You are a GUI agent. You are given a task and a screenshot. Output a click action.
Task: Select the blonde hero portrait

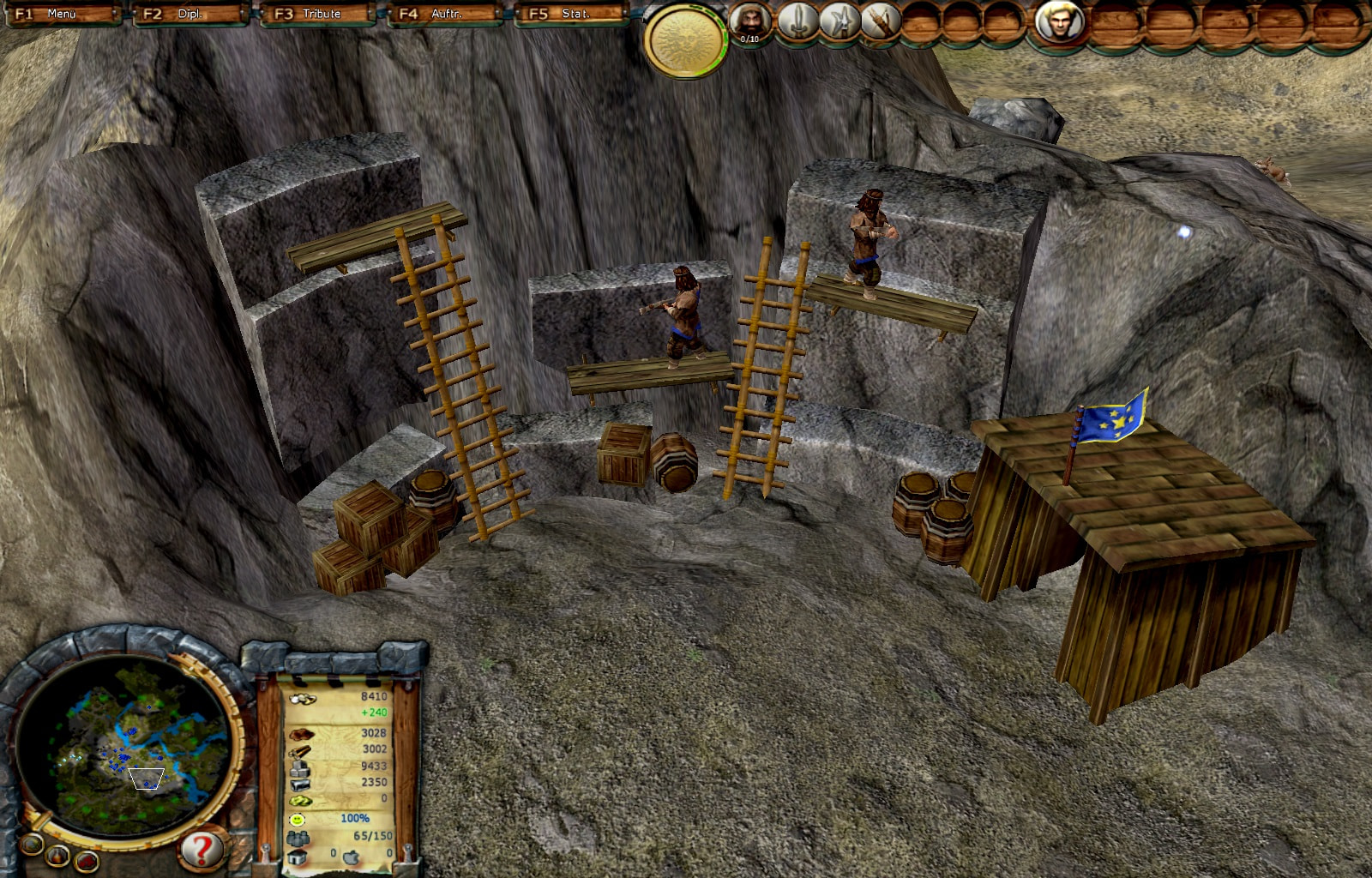[x=1060, y=21]
